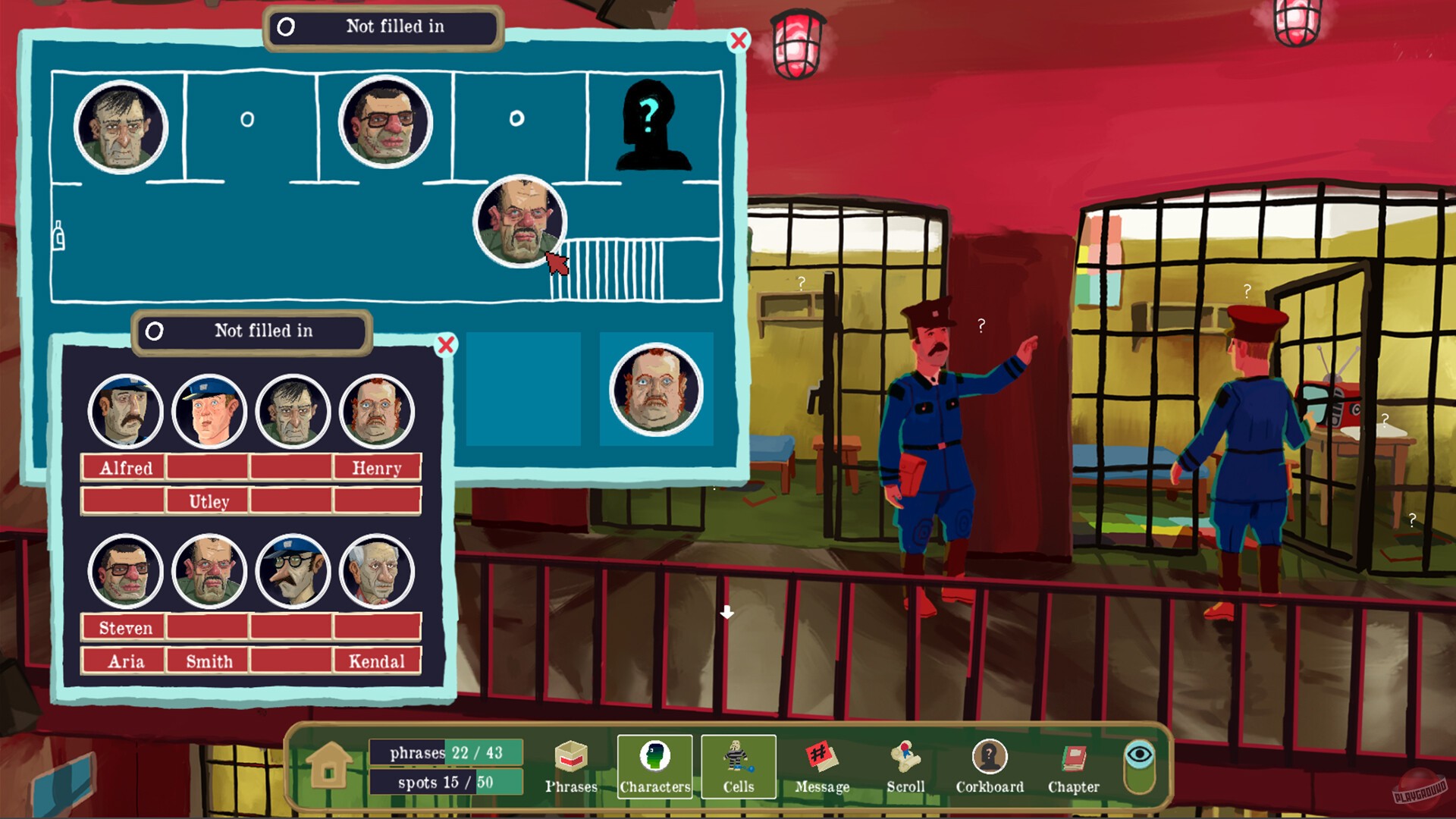Open the Chapter book icon

[1073, 758]
